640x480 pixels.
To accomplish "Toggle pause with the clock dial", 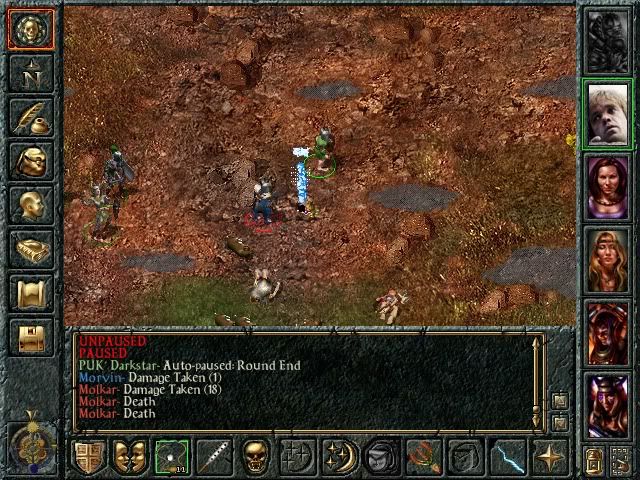I will point(30,440).
